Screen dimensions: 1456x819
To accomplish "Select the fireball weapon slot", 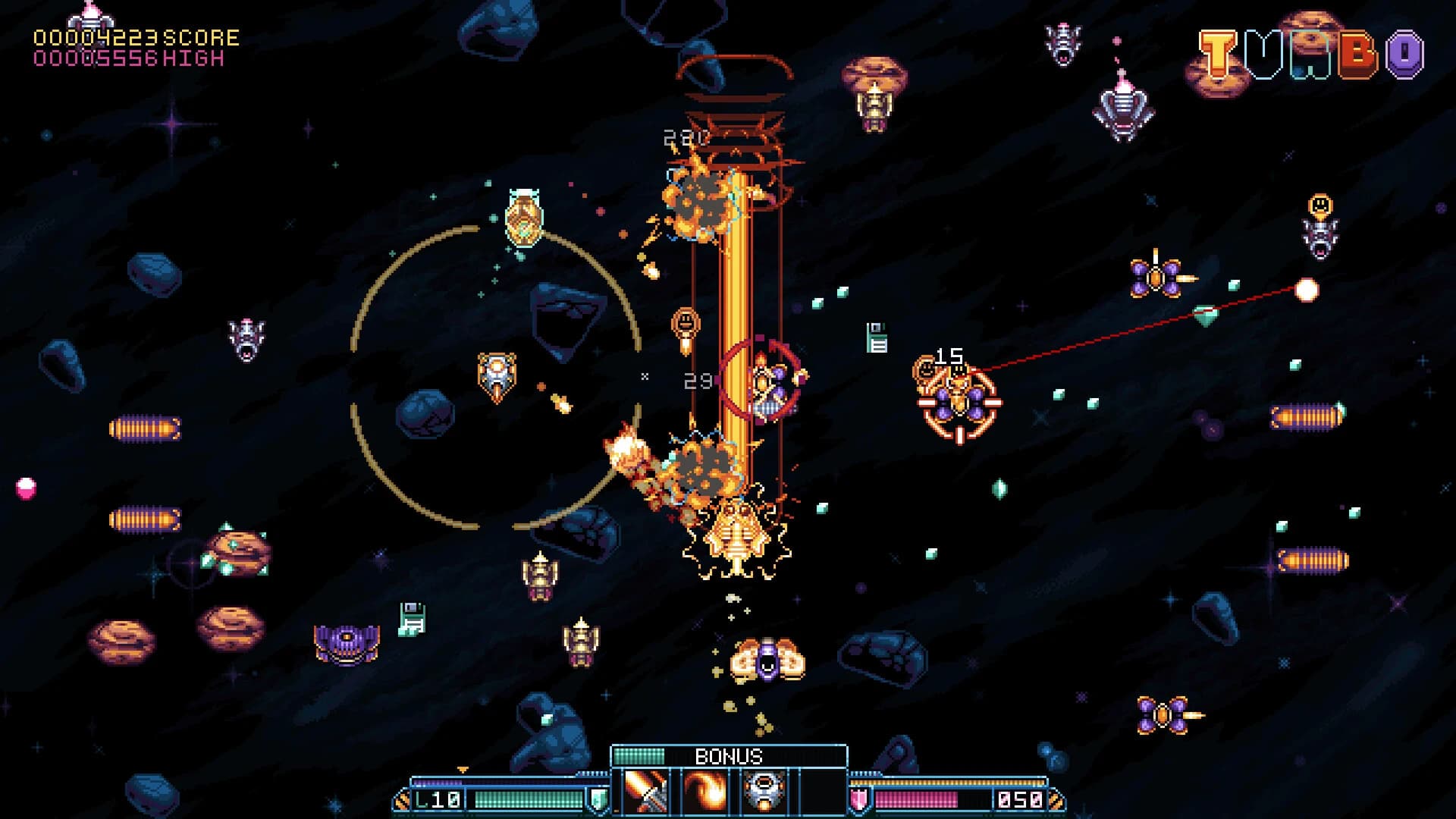I will point(705,793).
